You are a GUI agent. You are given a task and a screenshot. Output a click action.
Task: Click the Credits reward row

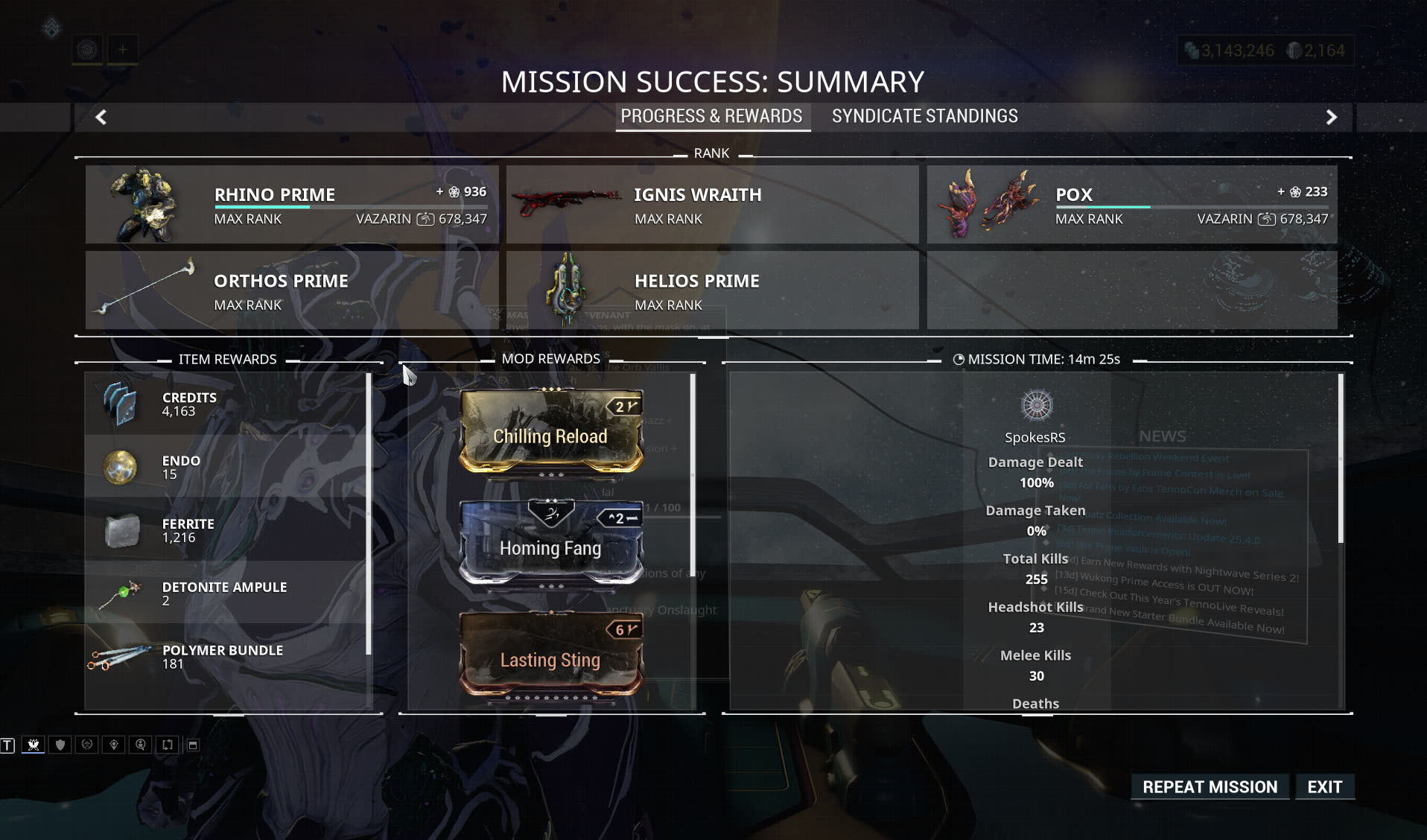[x=226, y=404]
